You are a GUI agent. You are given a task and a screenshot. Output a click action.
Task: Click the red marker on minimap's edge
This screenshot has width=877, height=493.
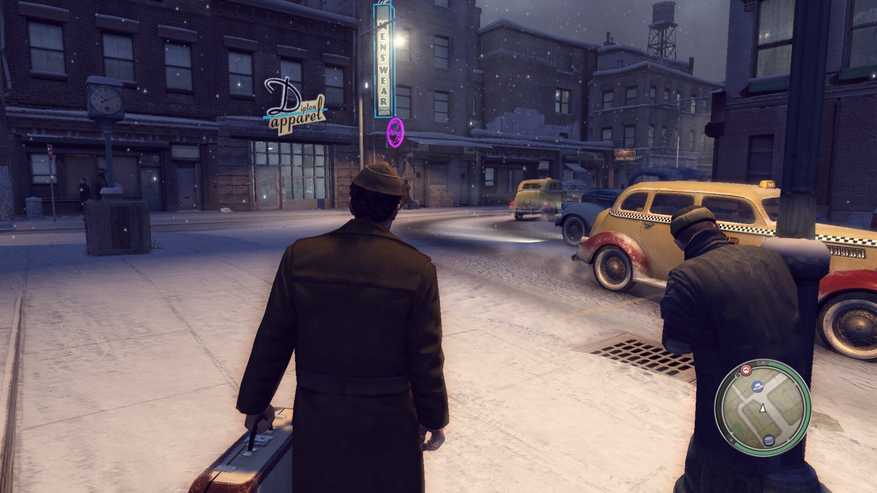pyautogui.click(x=745, y=370)
